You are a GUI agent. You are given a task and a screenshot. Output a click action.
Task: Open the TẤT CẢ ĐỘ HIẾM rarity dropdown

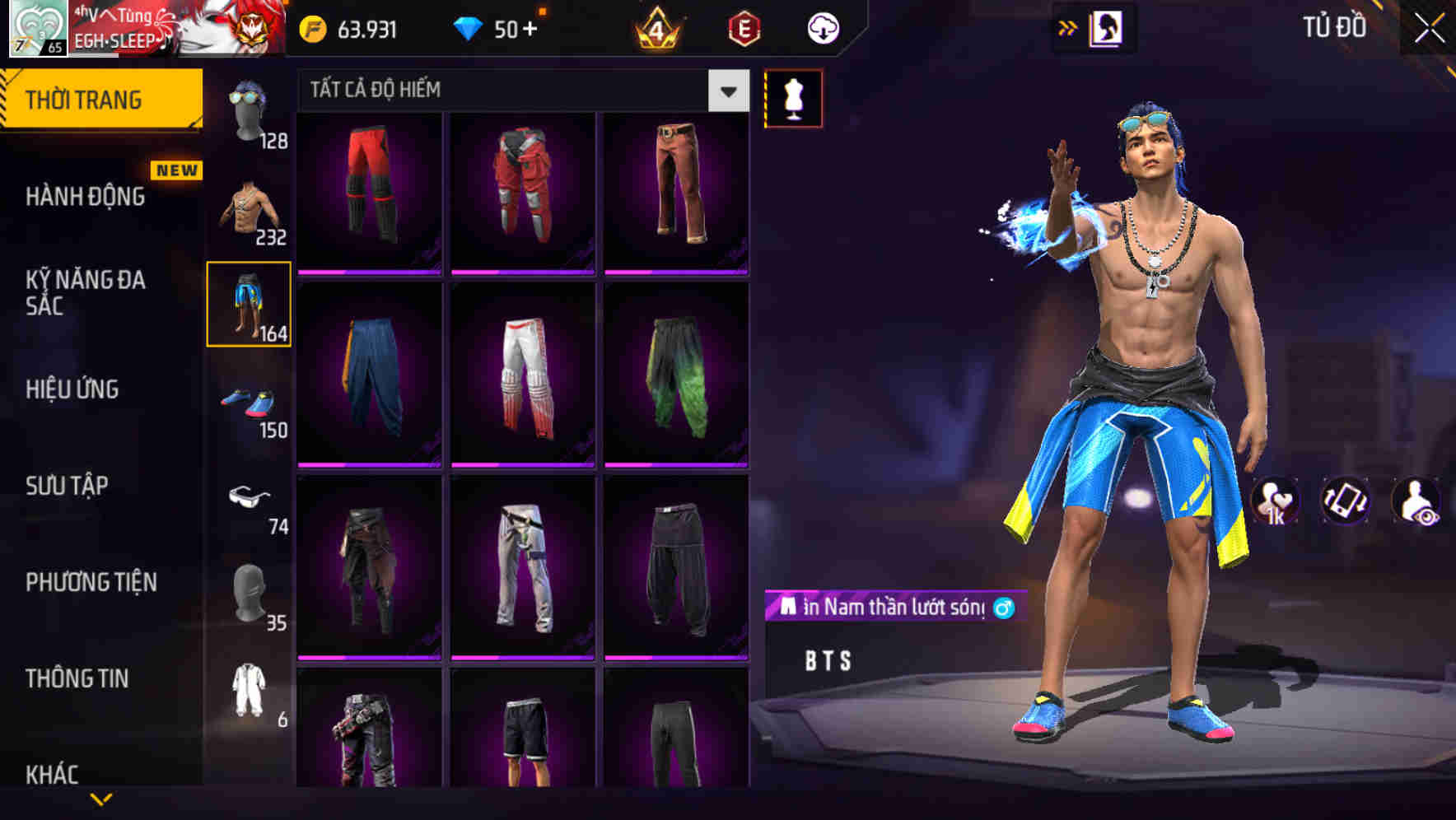click(726, 91)
